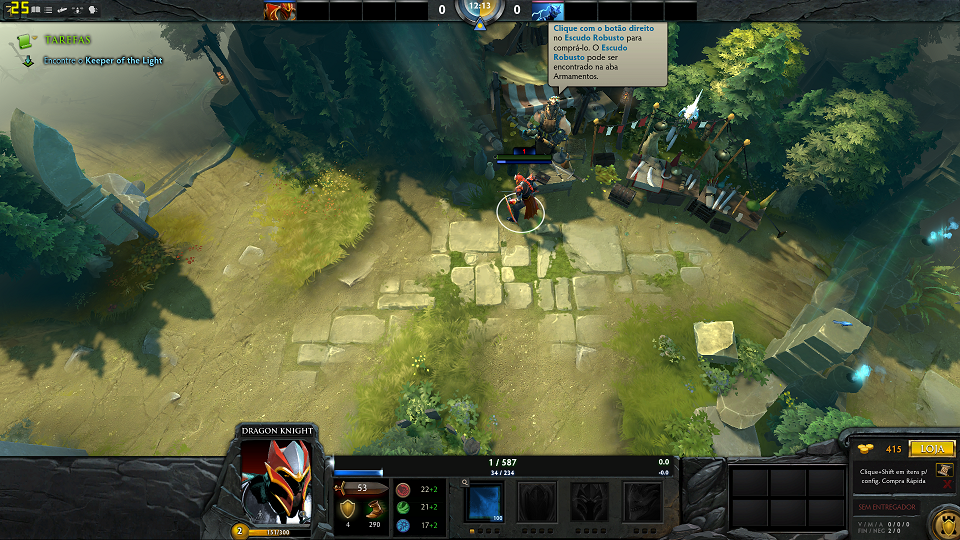The image size is (960, 540).
Task: Clear quick buy with the red X
Action: click(947, 485)
